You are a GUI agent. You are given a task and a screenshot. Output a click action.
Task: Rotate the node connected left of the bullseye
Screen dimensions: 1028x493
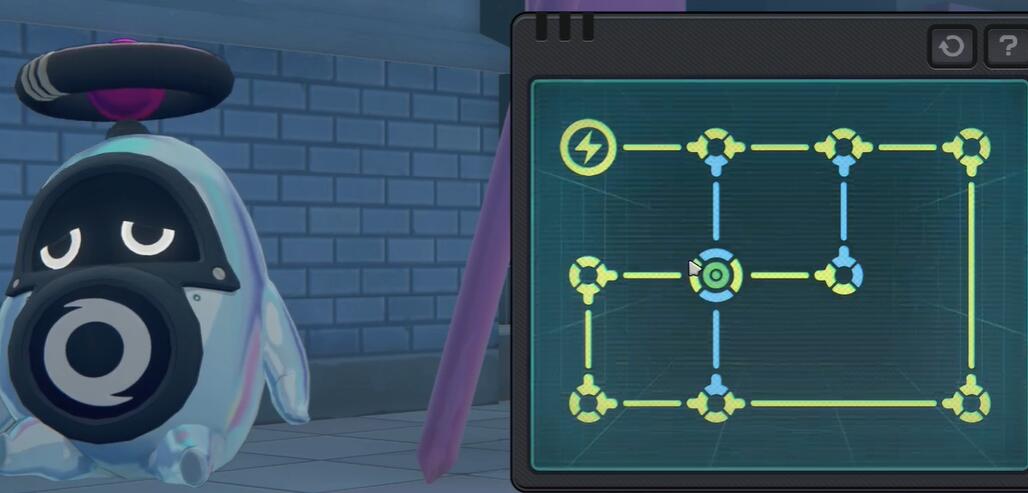(x=588, y=275)
